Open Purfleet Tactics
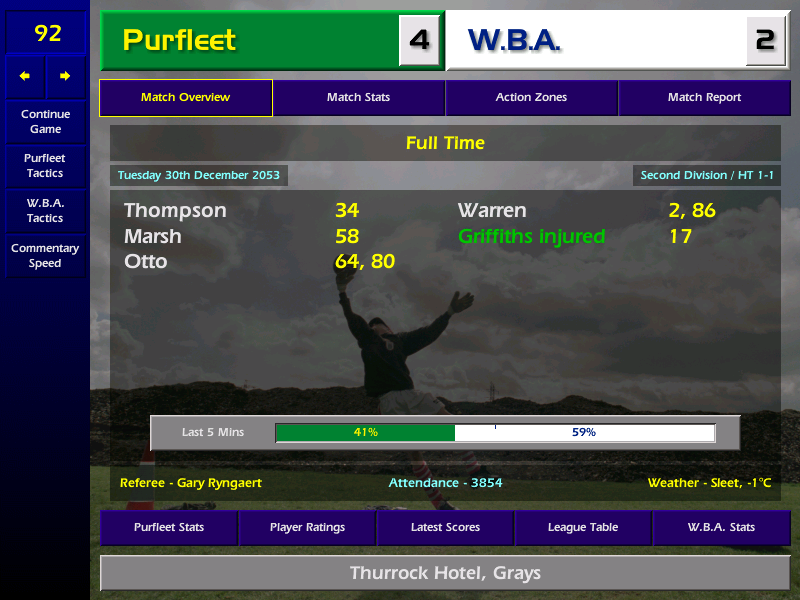Viewport: 800px width, 600px height. tap(45, 165)
